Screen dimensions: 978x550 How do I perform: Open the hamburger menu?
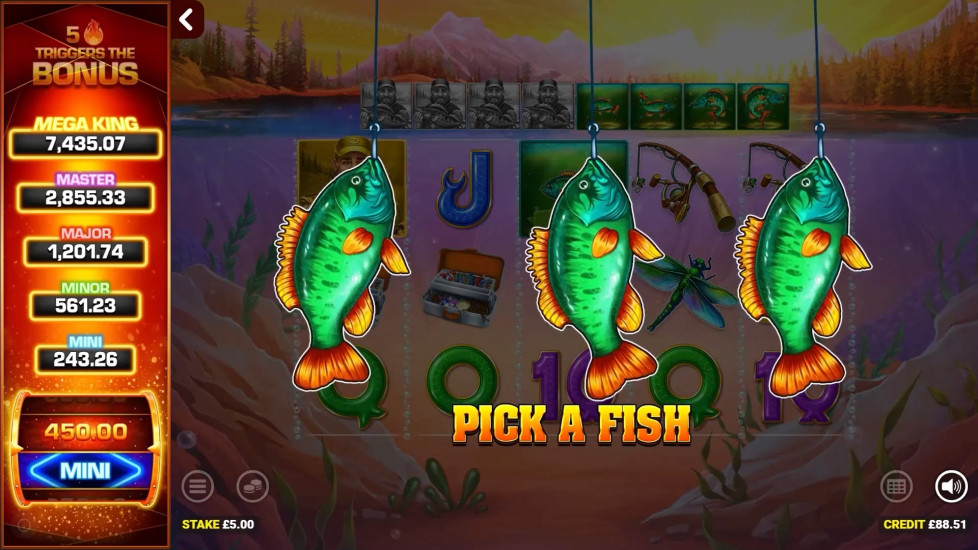[197, 487]
